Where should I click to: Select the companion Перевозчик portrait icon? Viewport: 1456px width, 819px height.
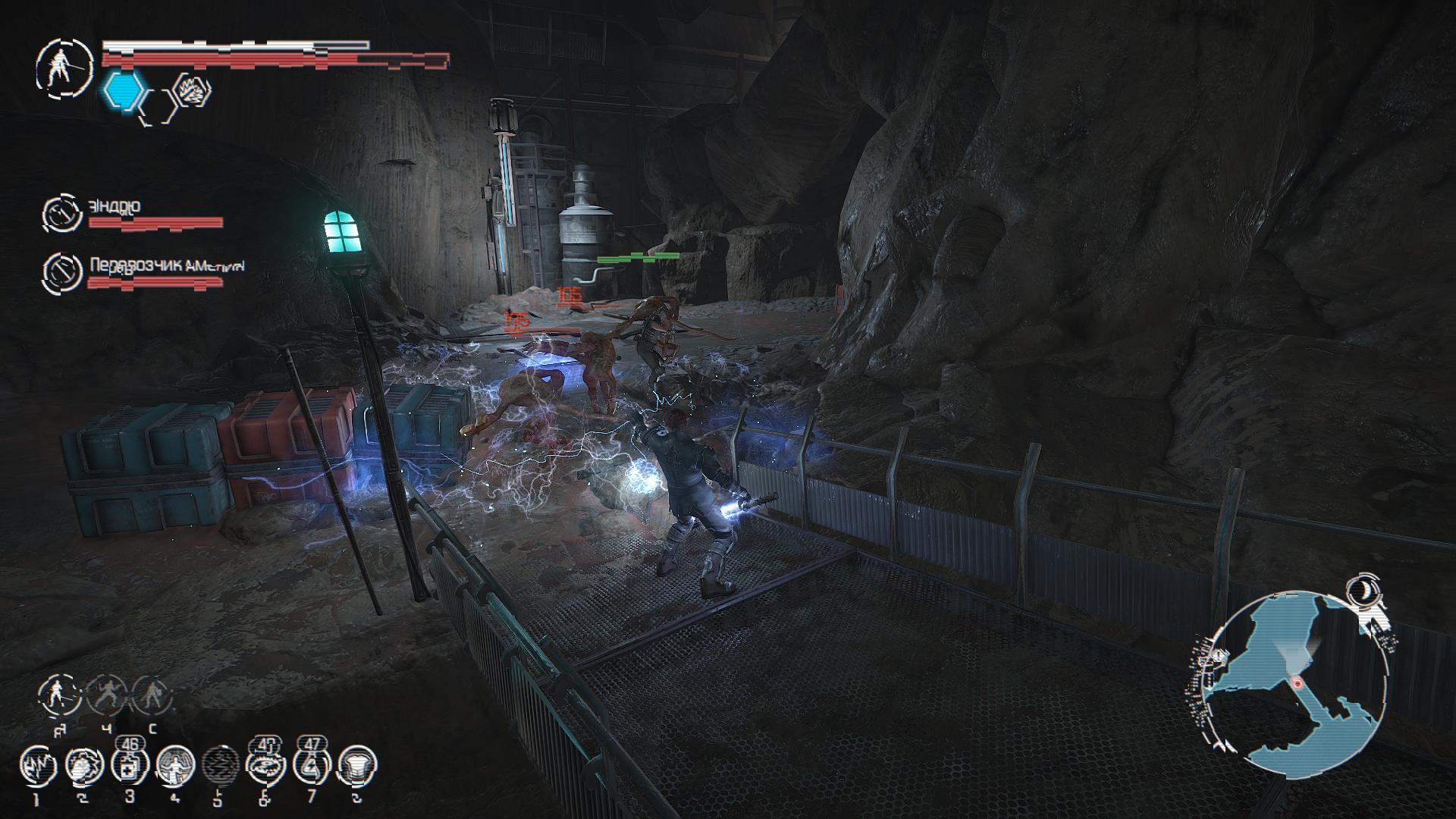pos(61,273)
